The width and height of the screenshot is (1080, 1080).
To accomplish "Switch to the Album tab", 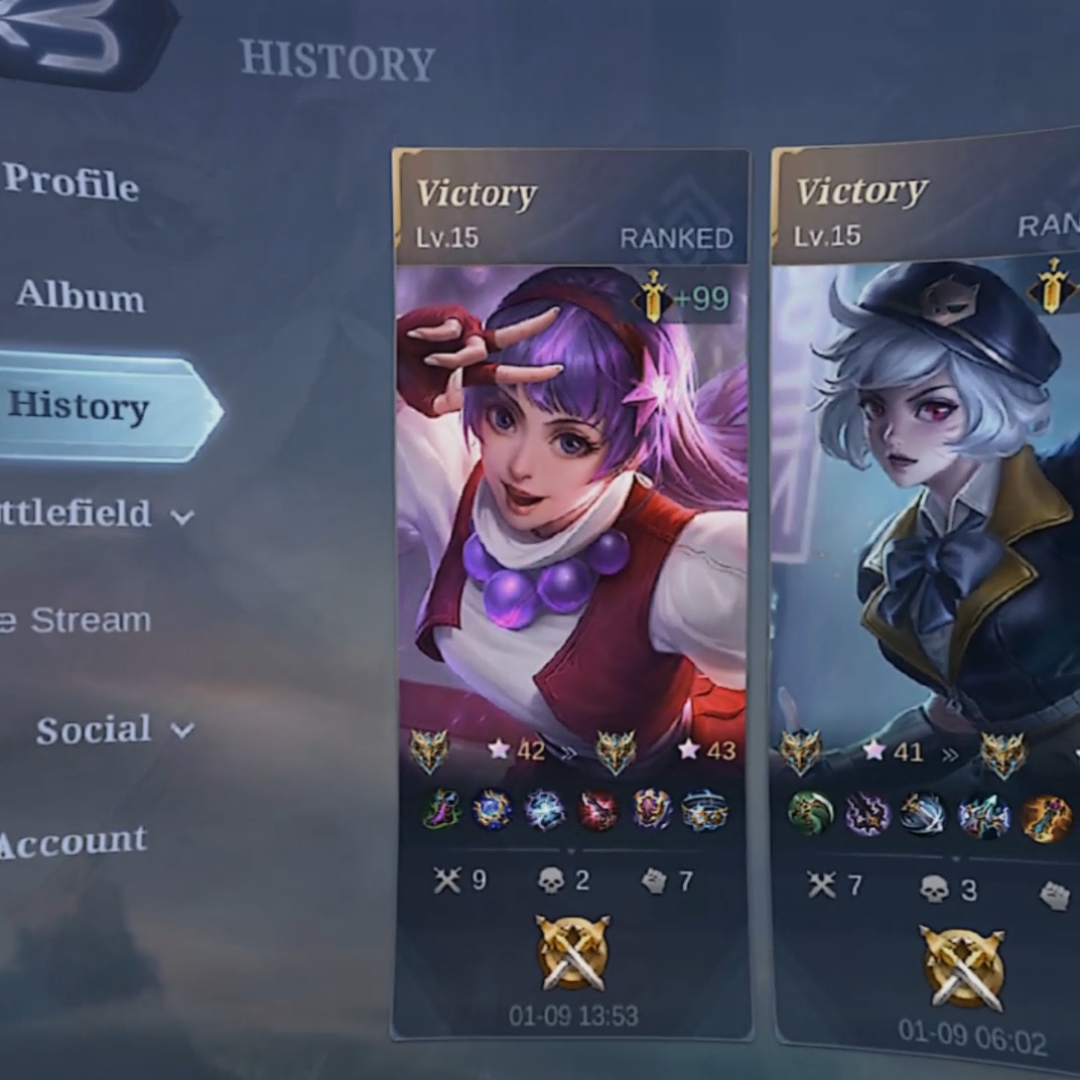I will (x=80, y=296).
